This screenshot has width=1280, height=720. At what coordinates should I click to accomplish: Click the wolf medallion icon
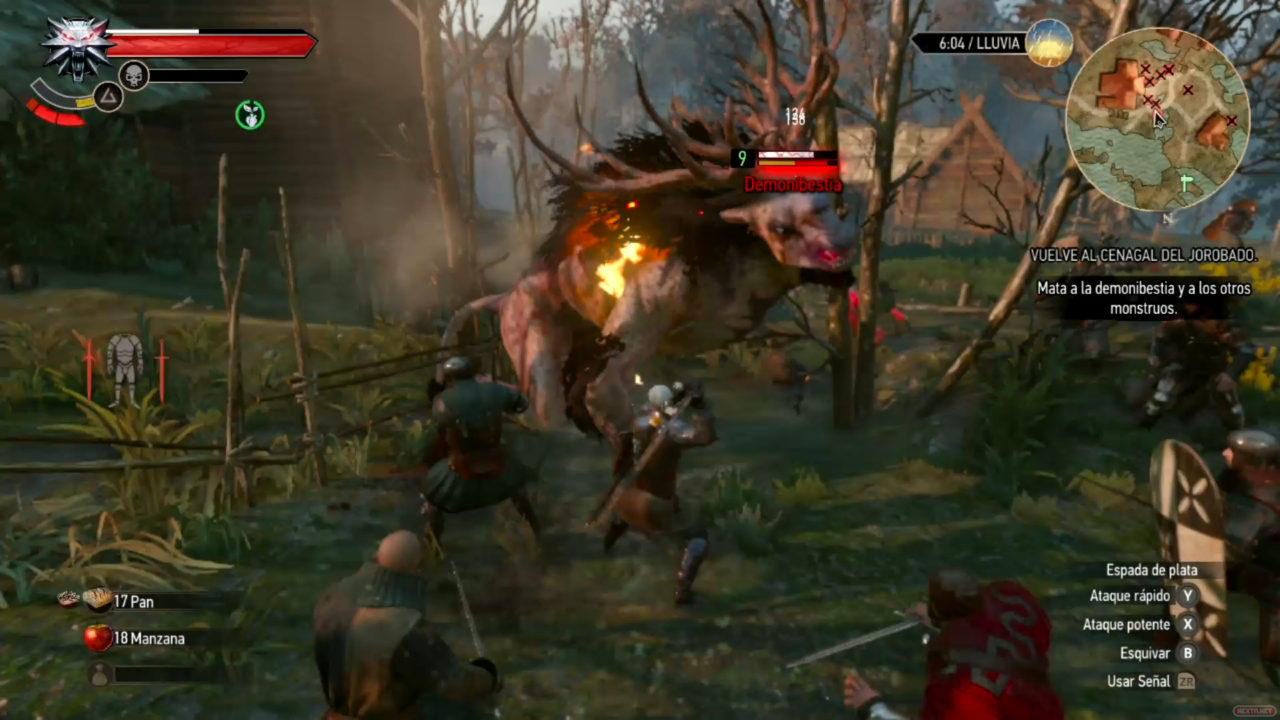pos(77,47)
